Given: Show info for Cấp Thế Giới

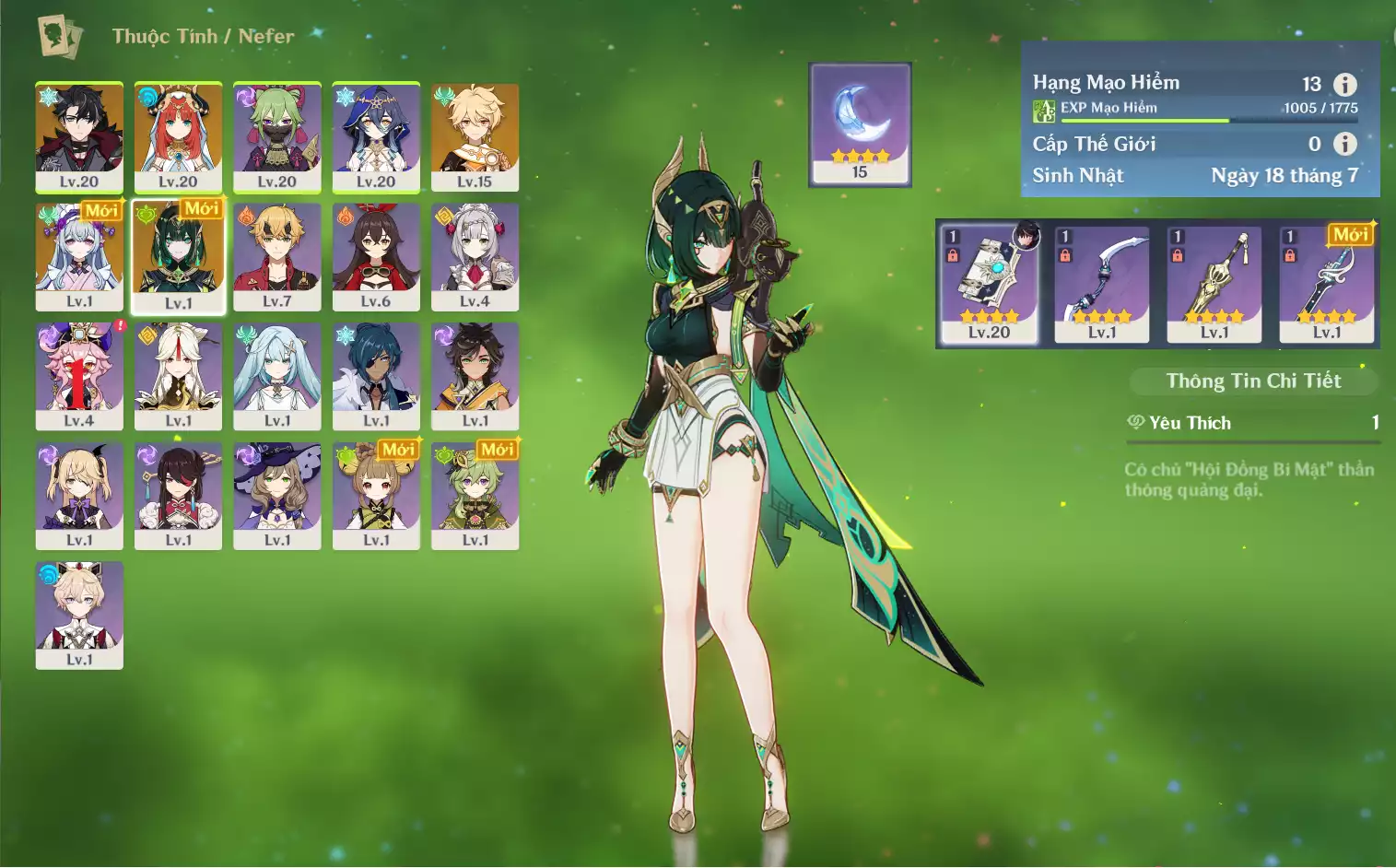Looking at the screenshot, I should (1345, 144).
